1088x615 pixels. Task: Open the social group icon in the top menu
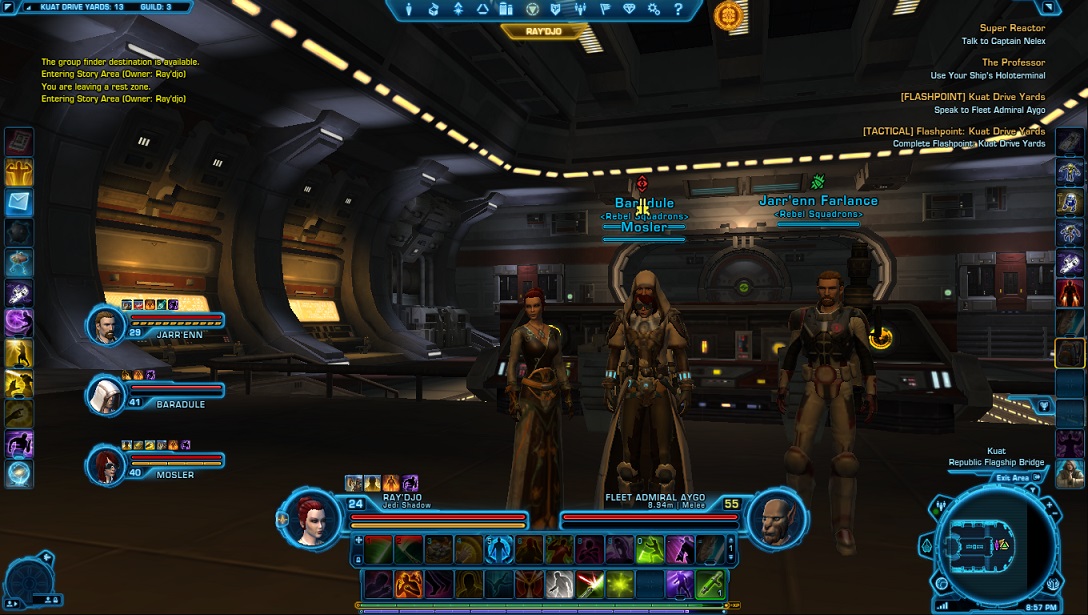pos(580,9)
